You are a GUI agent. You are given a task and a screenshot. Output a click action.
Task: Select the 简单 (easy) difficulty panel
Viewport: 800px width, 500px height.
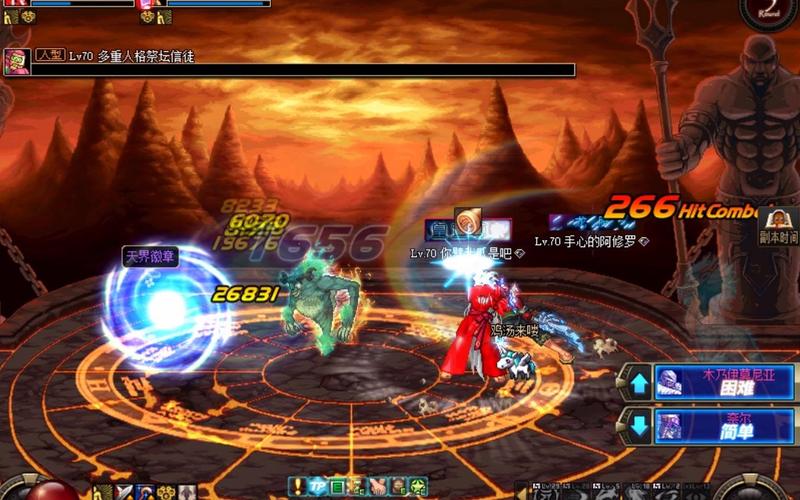tap(723, 424)
